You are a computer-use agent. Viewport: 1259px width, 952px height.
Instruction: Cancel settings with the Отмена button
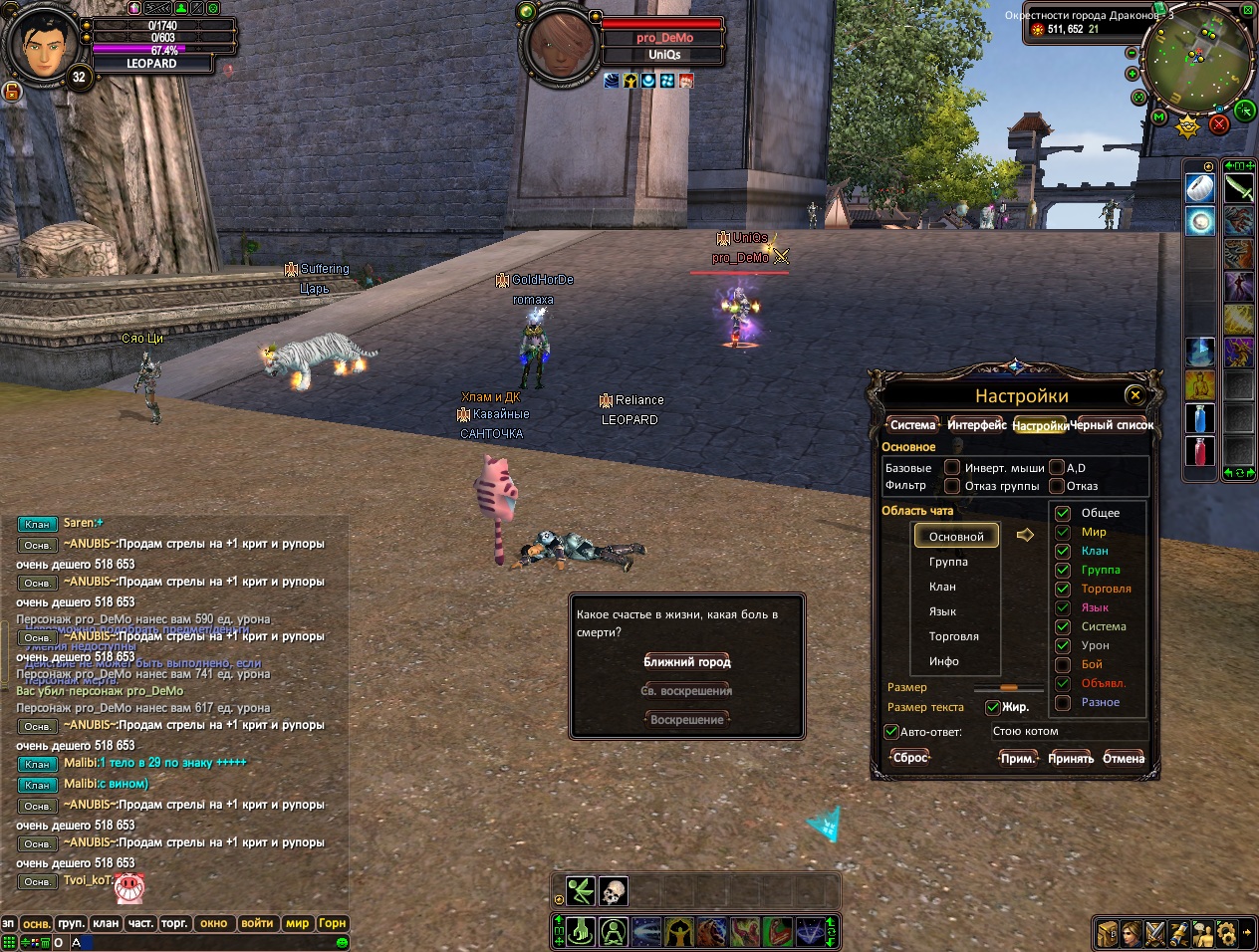tap(1124, 759)
